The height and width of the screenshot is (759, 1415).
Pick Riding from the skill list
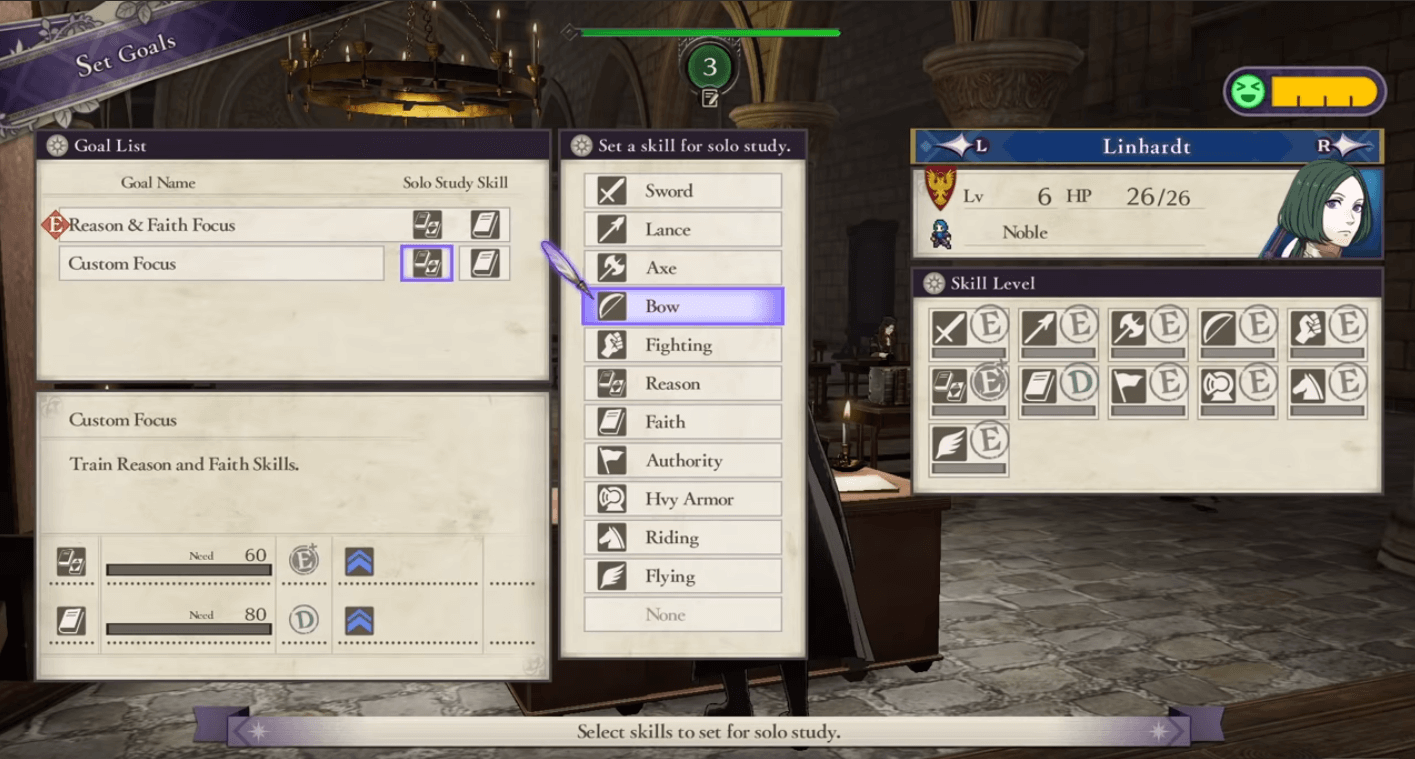click(x=682, y=538)
